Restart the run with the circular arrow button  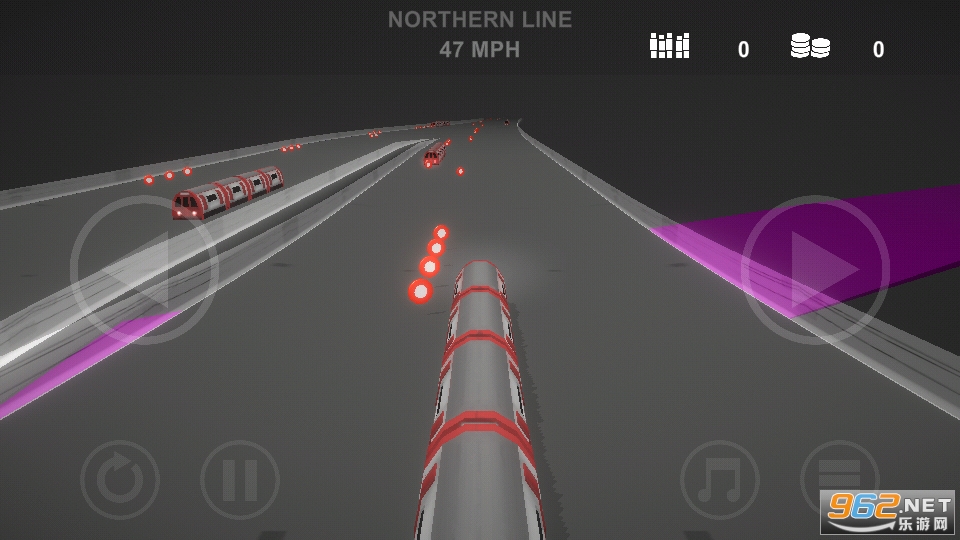pos(120,480)
